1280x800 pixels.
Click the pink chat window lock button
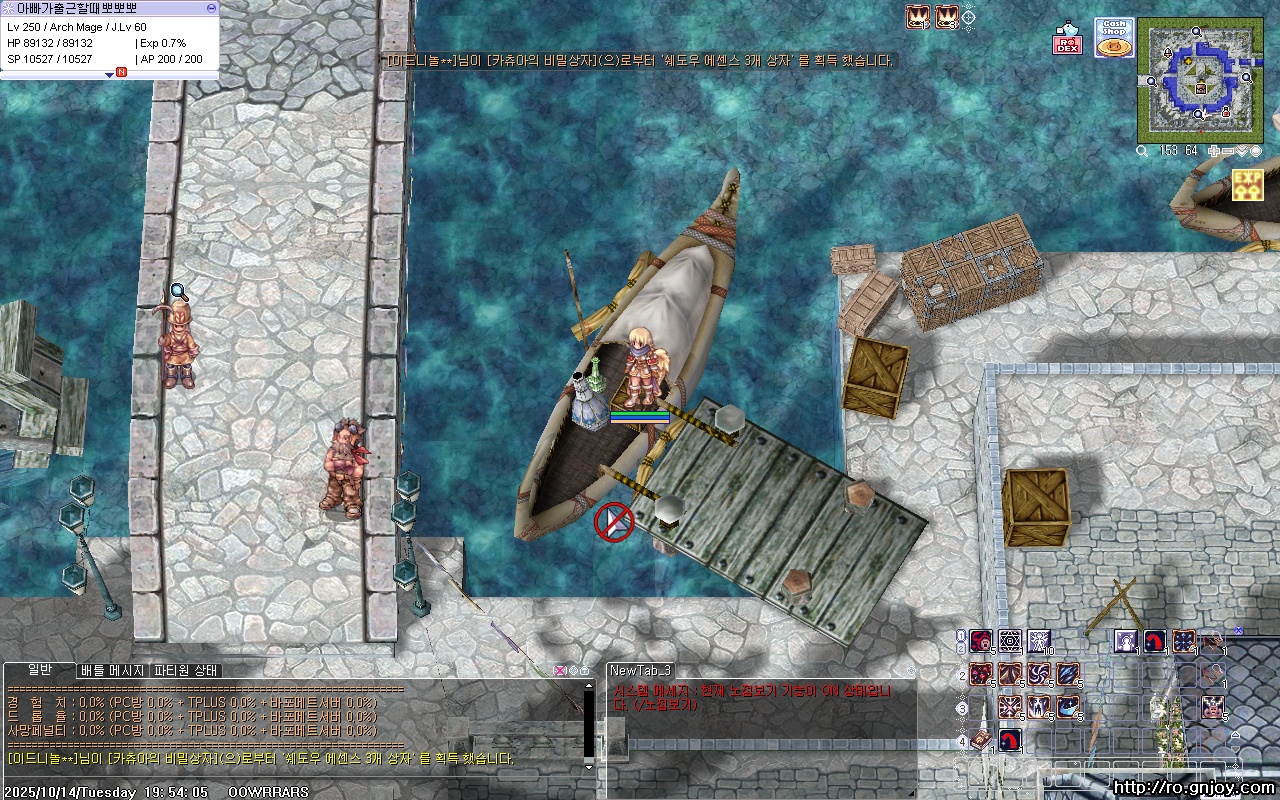[x=560, y=670]
